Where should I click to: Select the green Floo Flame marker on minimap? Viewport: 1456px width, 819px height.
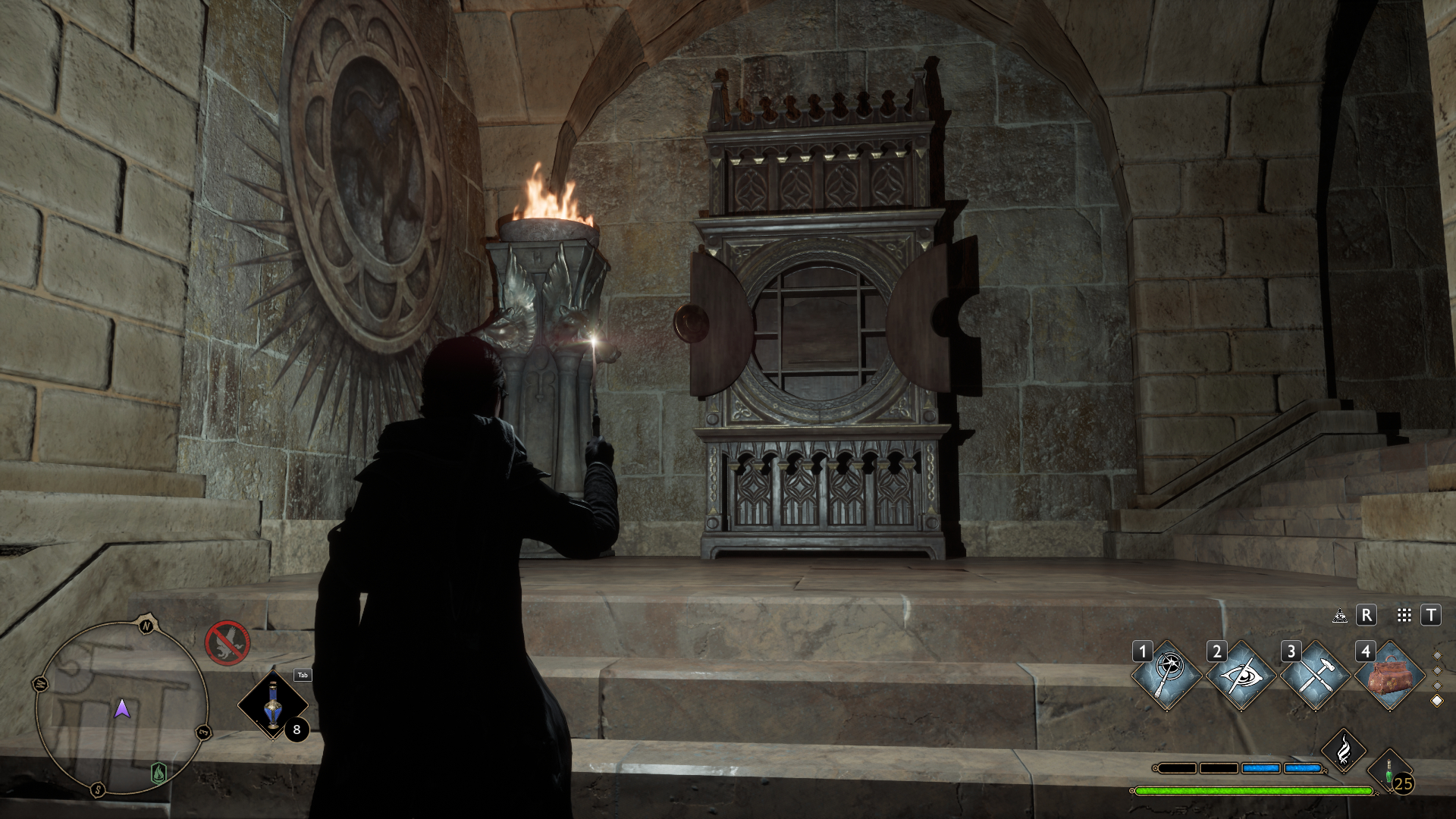158,773
